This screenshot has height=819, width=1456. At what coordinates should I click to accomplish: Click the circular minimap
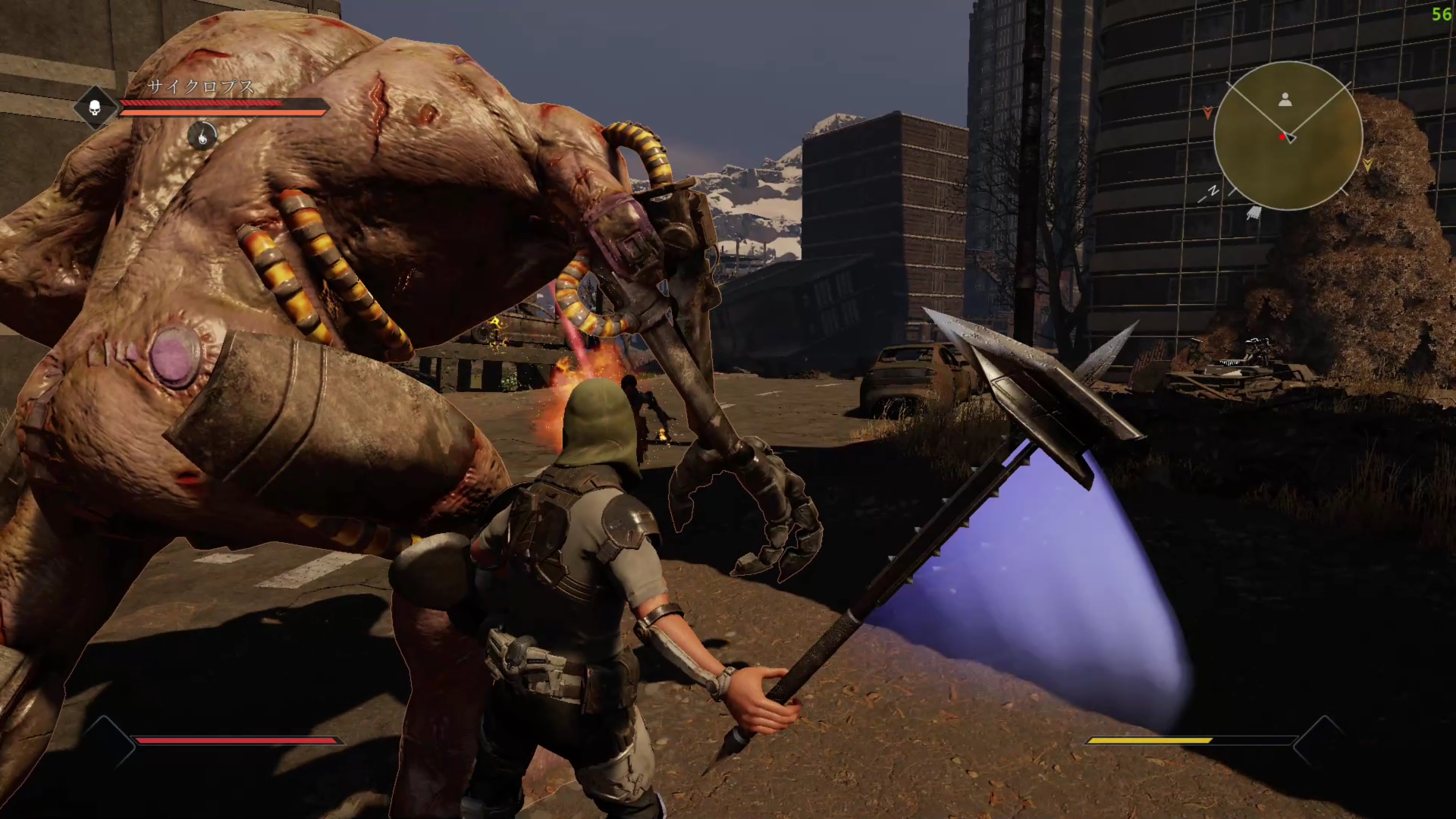point(1288,136)
